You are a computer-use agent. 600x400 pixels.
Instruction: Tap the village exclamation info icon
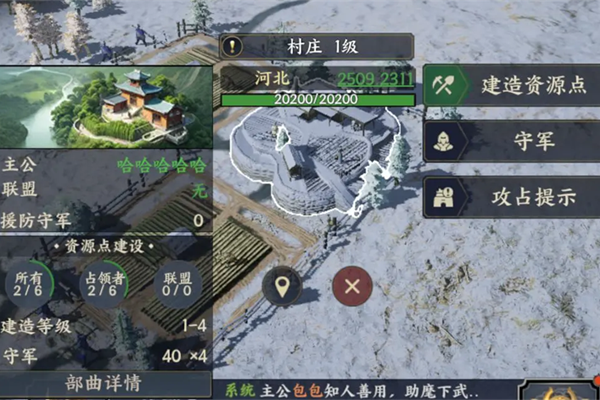point(234,46)
